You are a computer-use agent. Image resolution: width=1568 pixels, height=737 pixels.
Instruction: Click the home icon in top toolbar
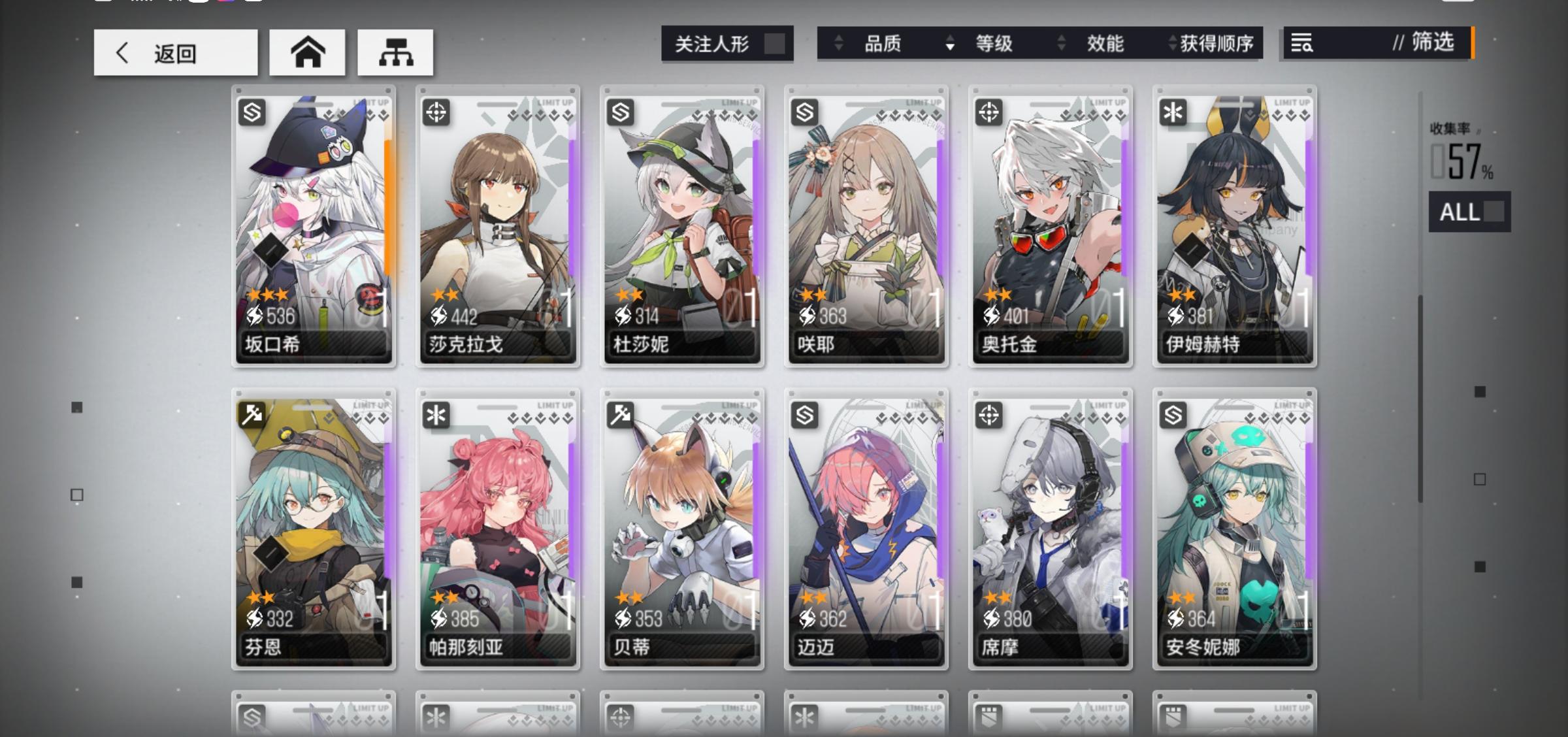[x=307, y=52]
